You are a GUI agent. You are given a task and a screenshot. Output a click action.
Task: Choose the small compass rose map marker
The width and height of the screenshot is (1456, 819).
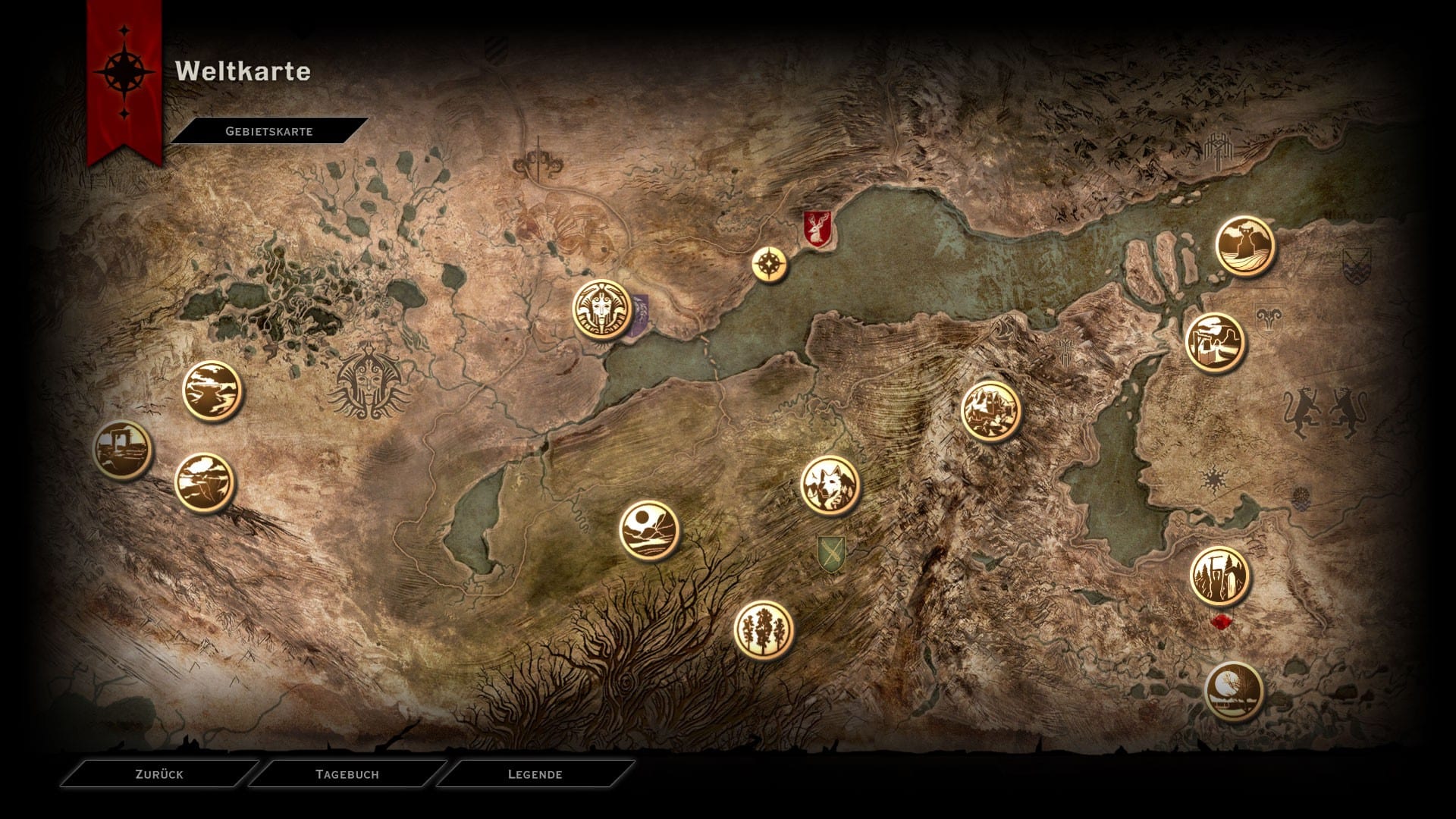point(770,265)
